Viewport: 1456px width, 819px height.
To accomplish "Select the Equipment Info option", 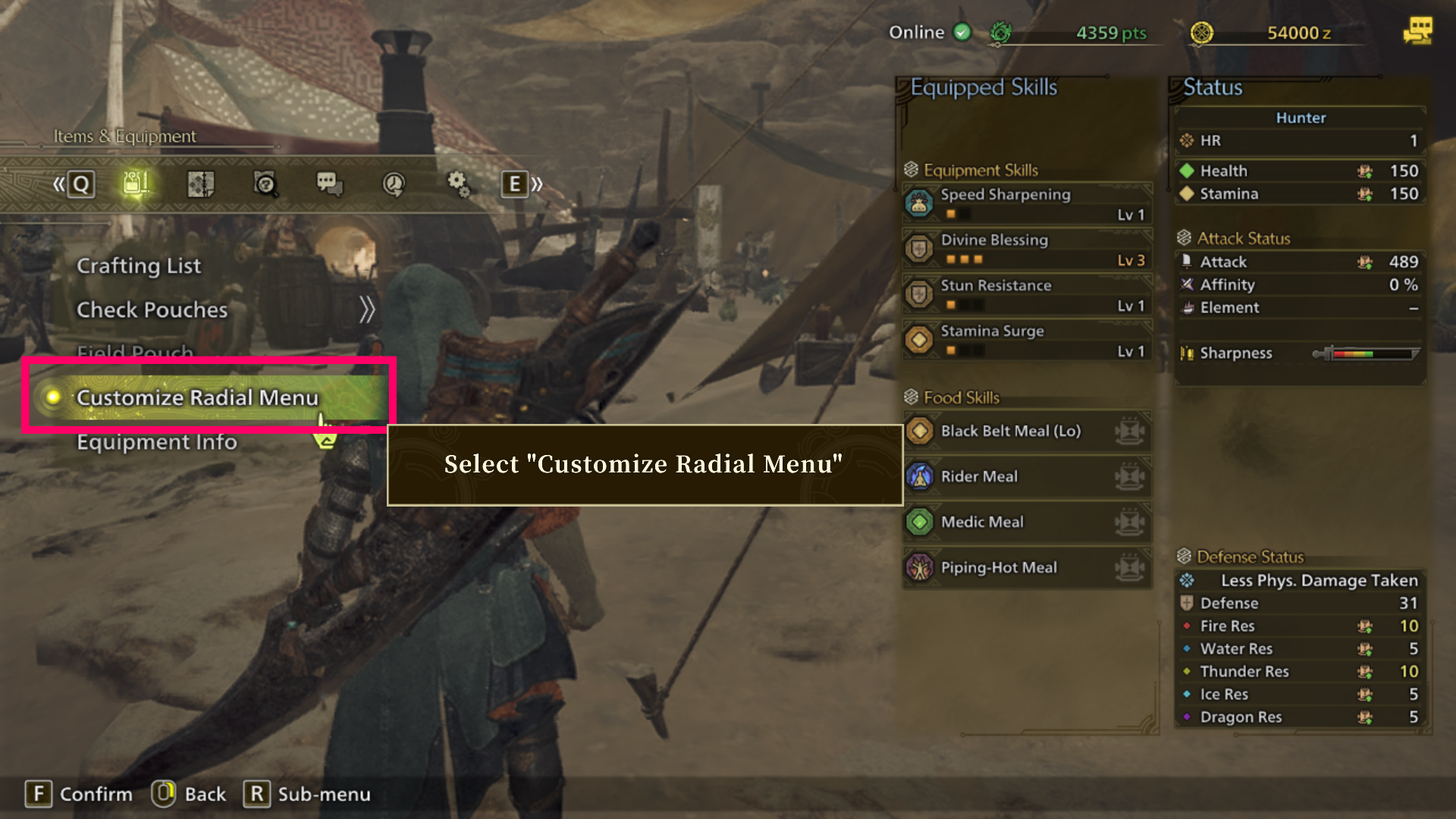I will 156,441.
